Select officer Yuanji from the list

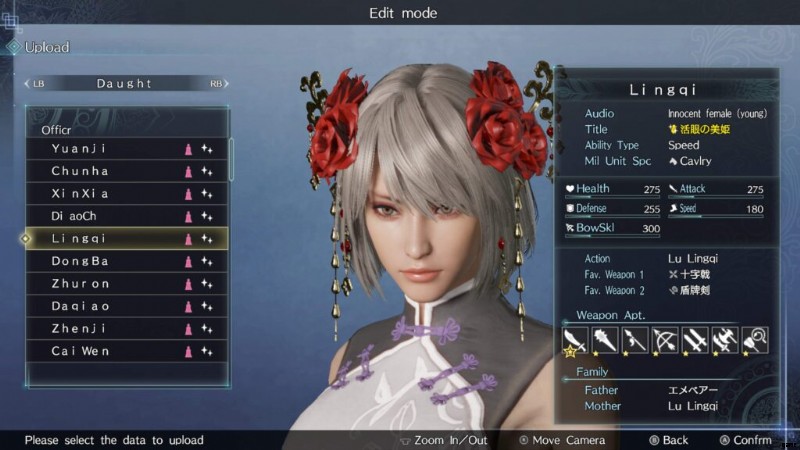(x=127, y=148)
